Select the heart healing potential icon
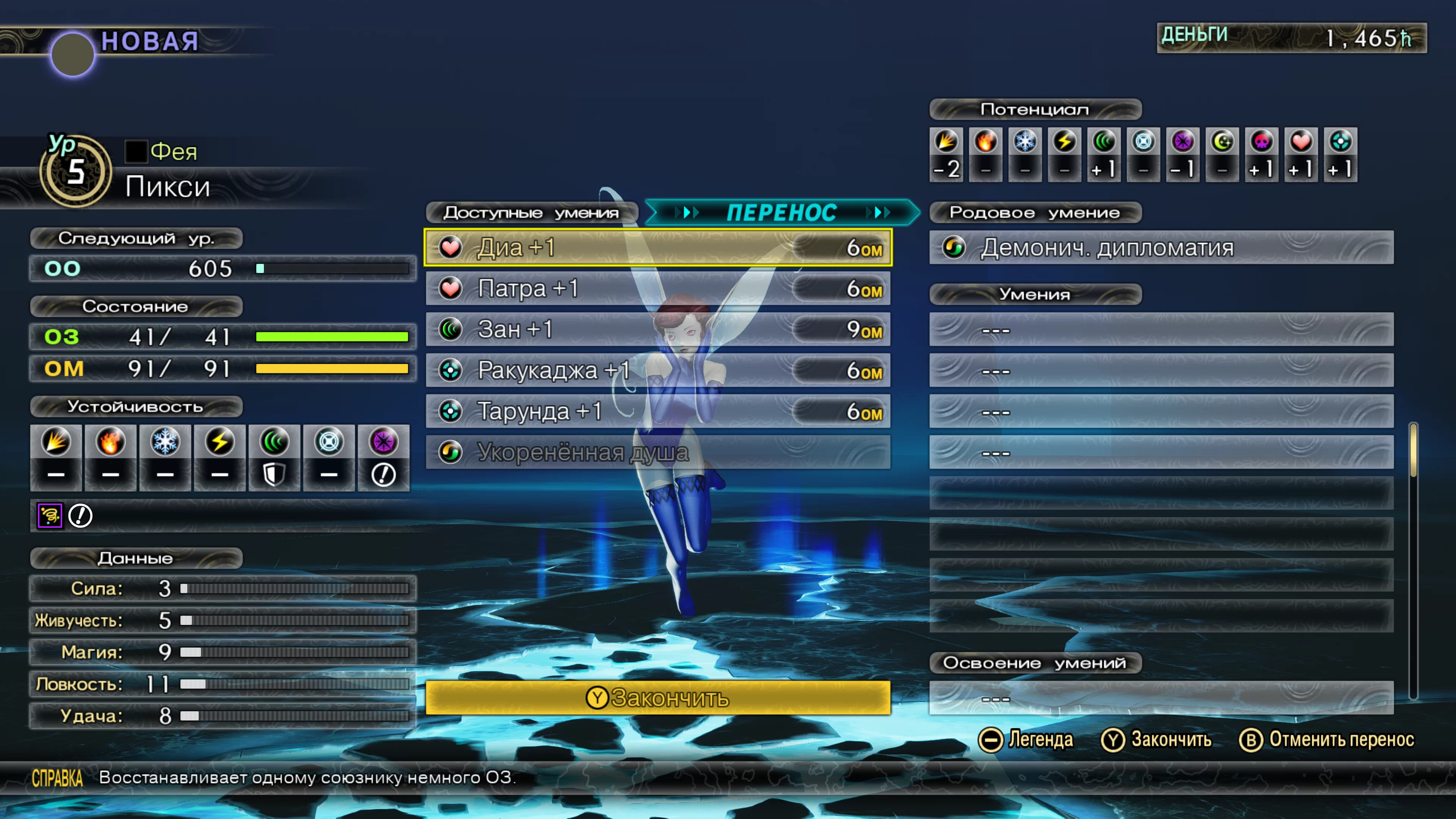 1301,141
